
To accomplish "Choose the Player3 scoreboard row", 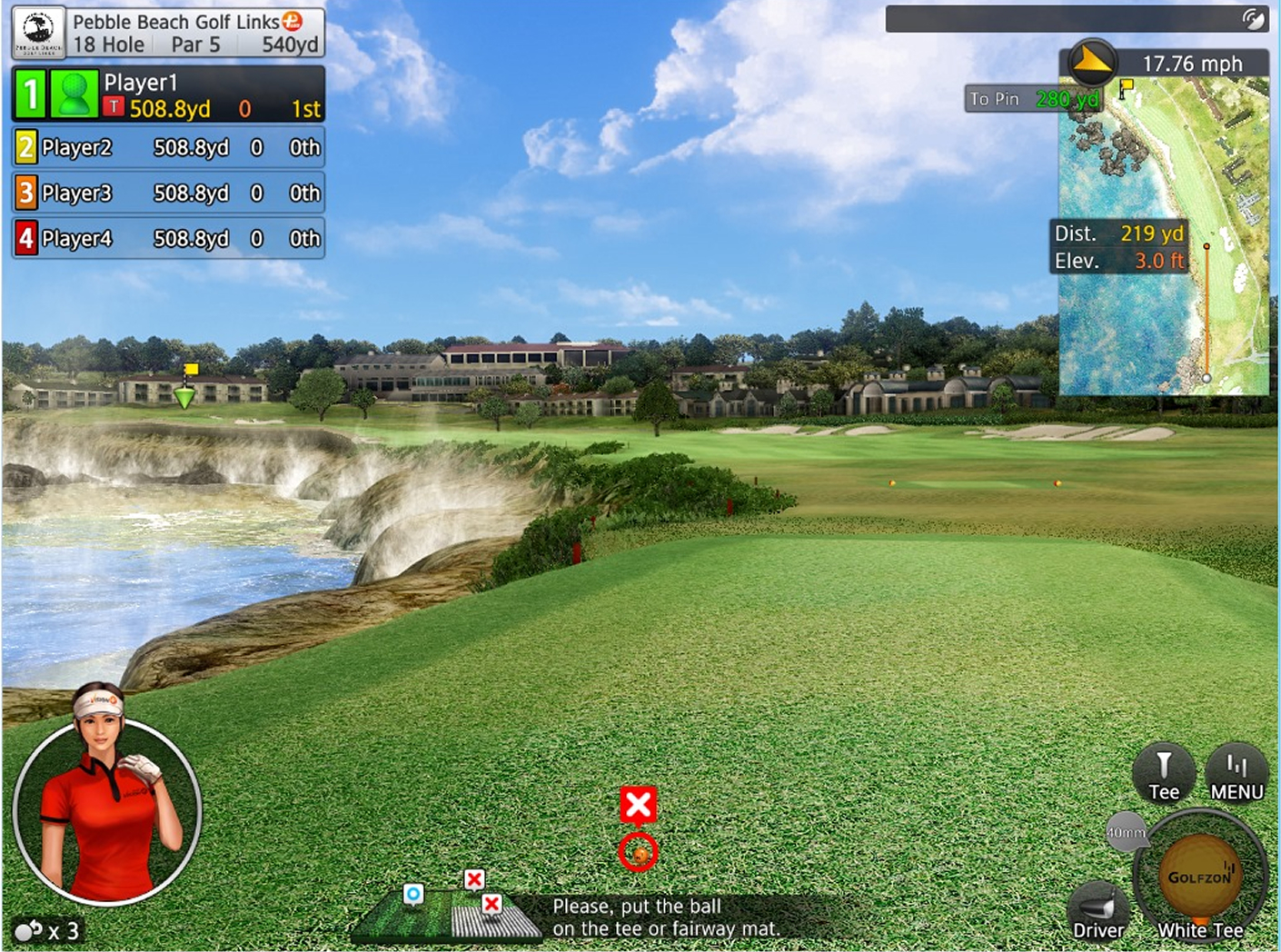I will (x=169, y=193).
